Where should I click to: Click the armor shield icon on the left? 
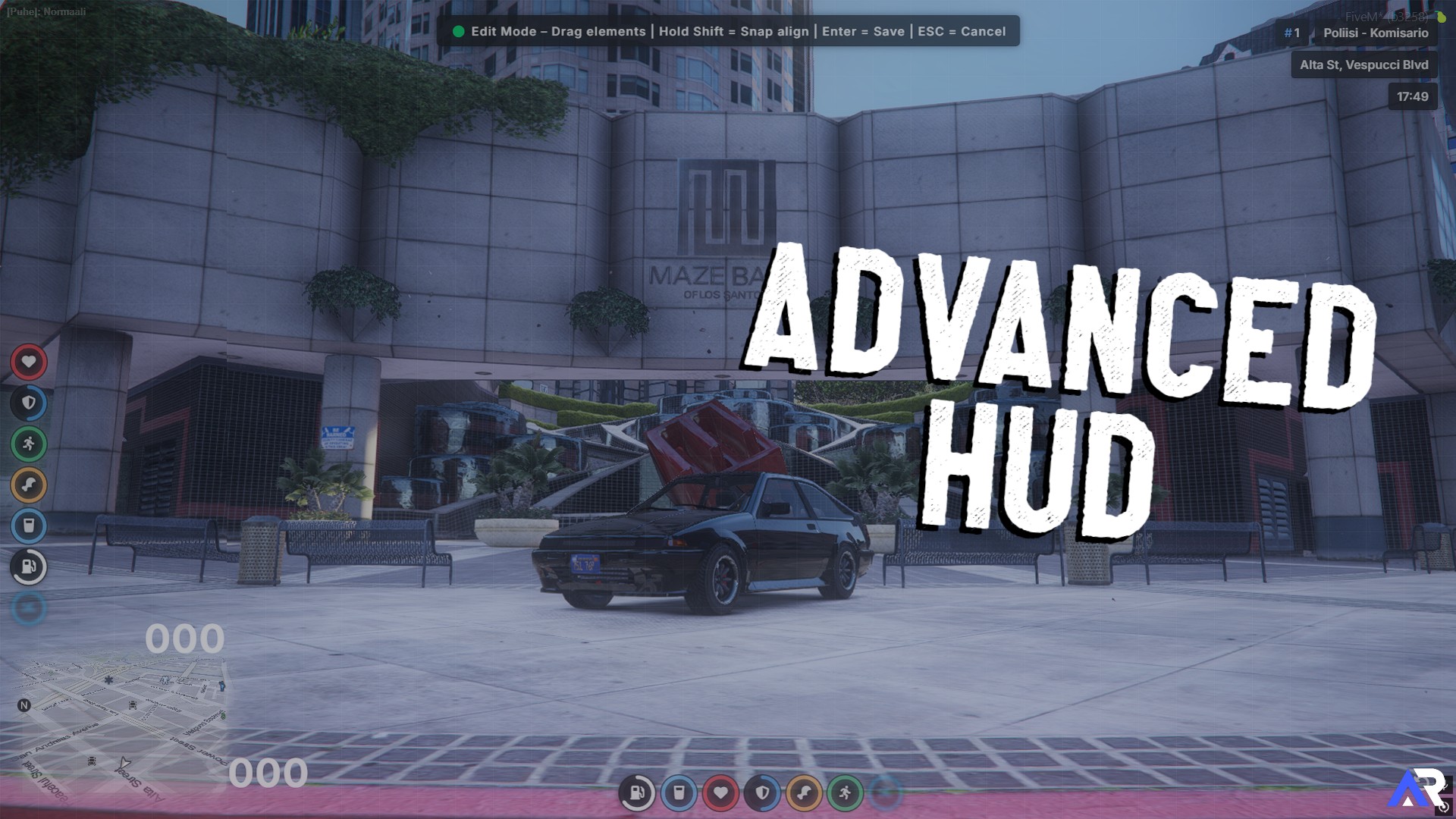[29, 403]
